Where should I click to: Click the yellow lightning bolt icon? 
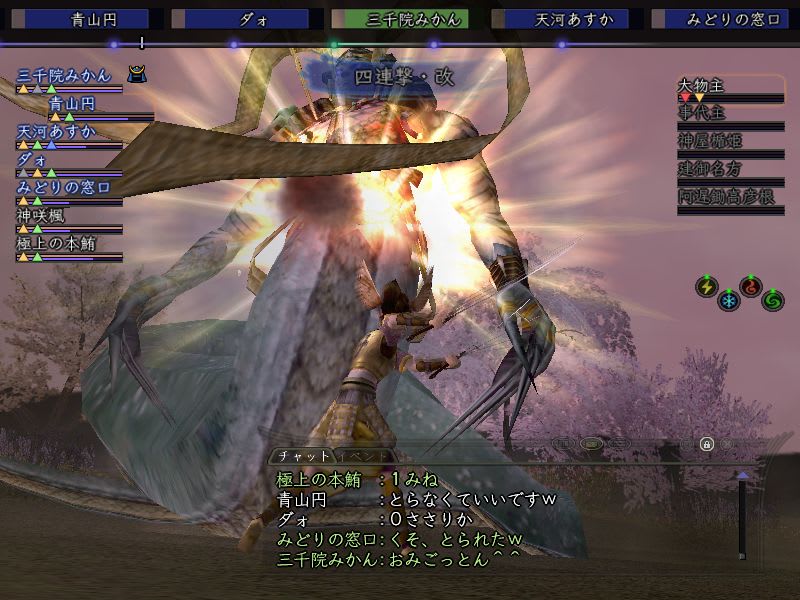(x=706, y=288)
